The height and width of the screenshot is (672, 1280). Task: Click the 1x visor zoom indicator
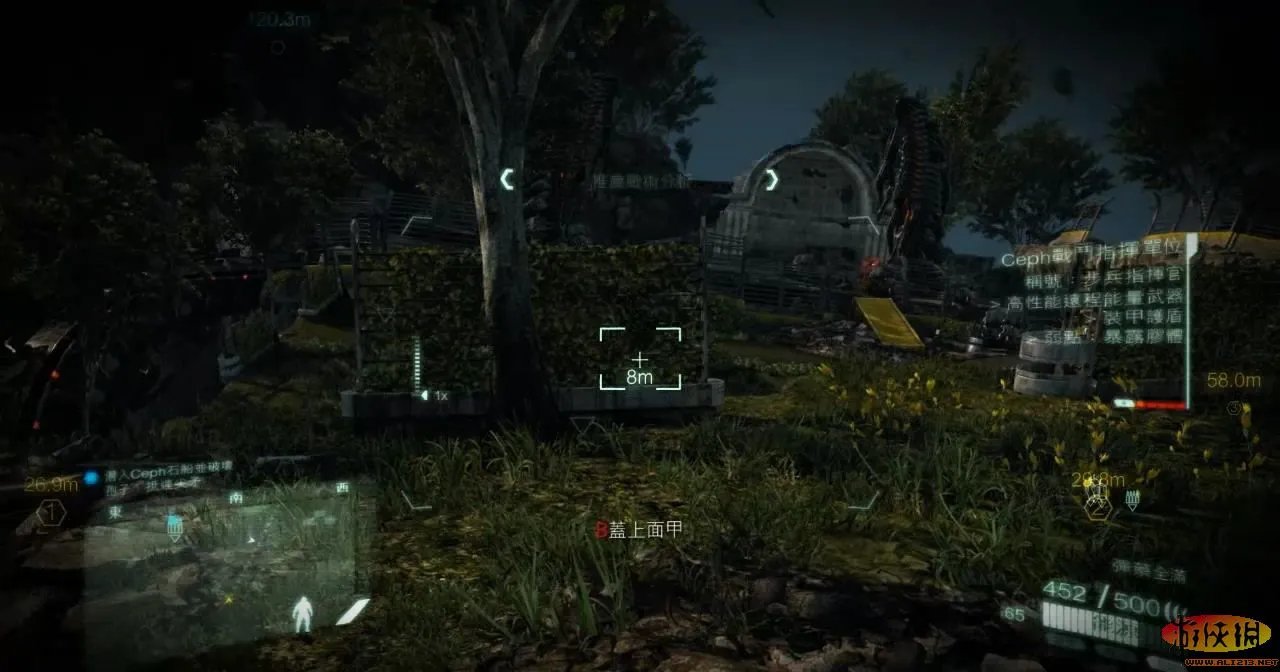435,396
